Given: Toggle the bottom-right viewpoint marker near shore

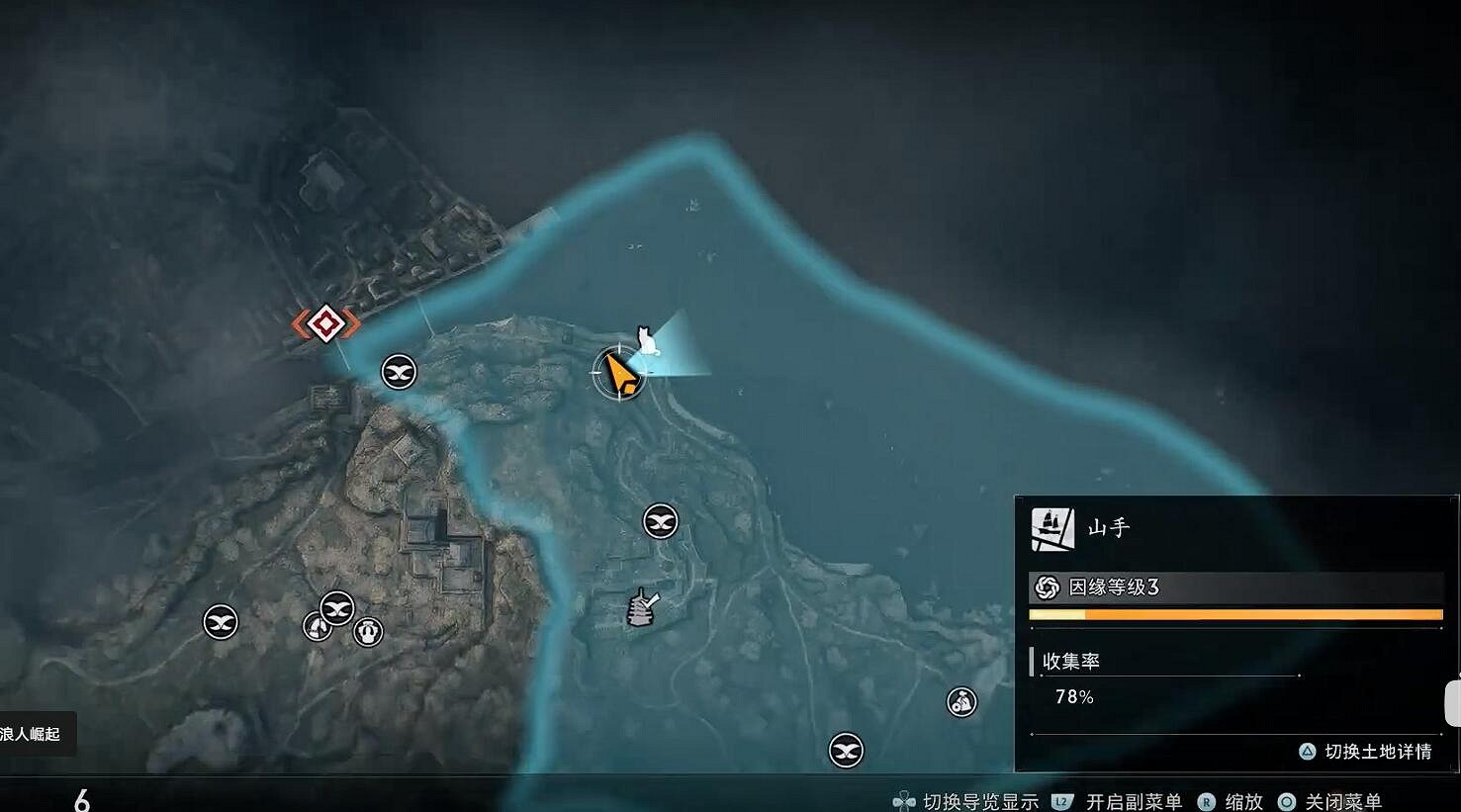Looking at the screenshot, I should click(846, 750).
